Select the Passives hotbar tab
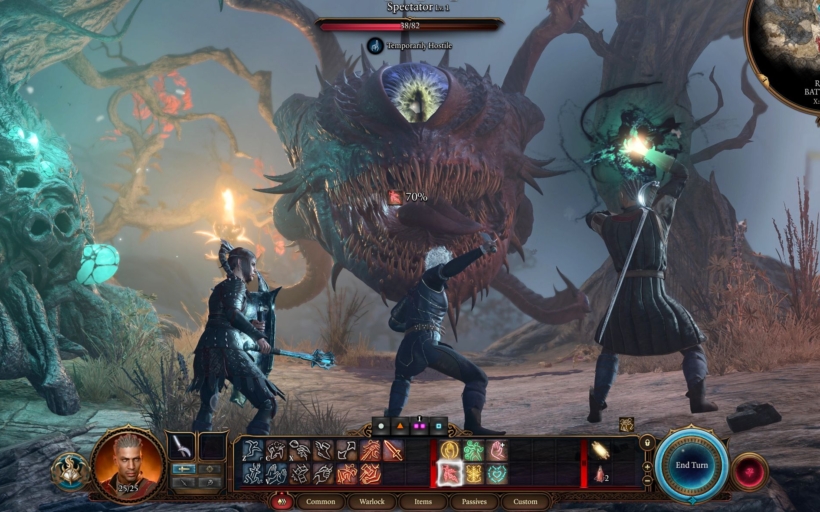Screen dimensions: 820x512 (x=473, y=501)
